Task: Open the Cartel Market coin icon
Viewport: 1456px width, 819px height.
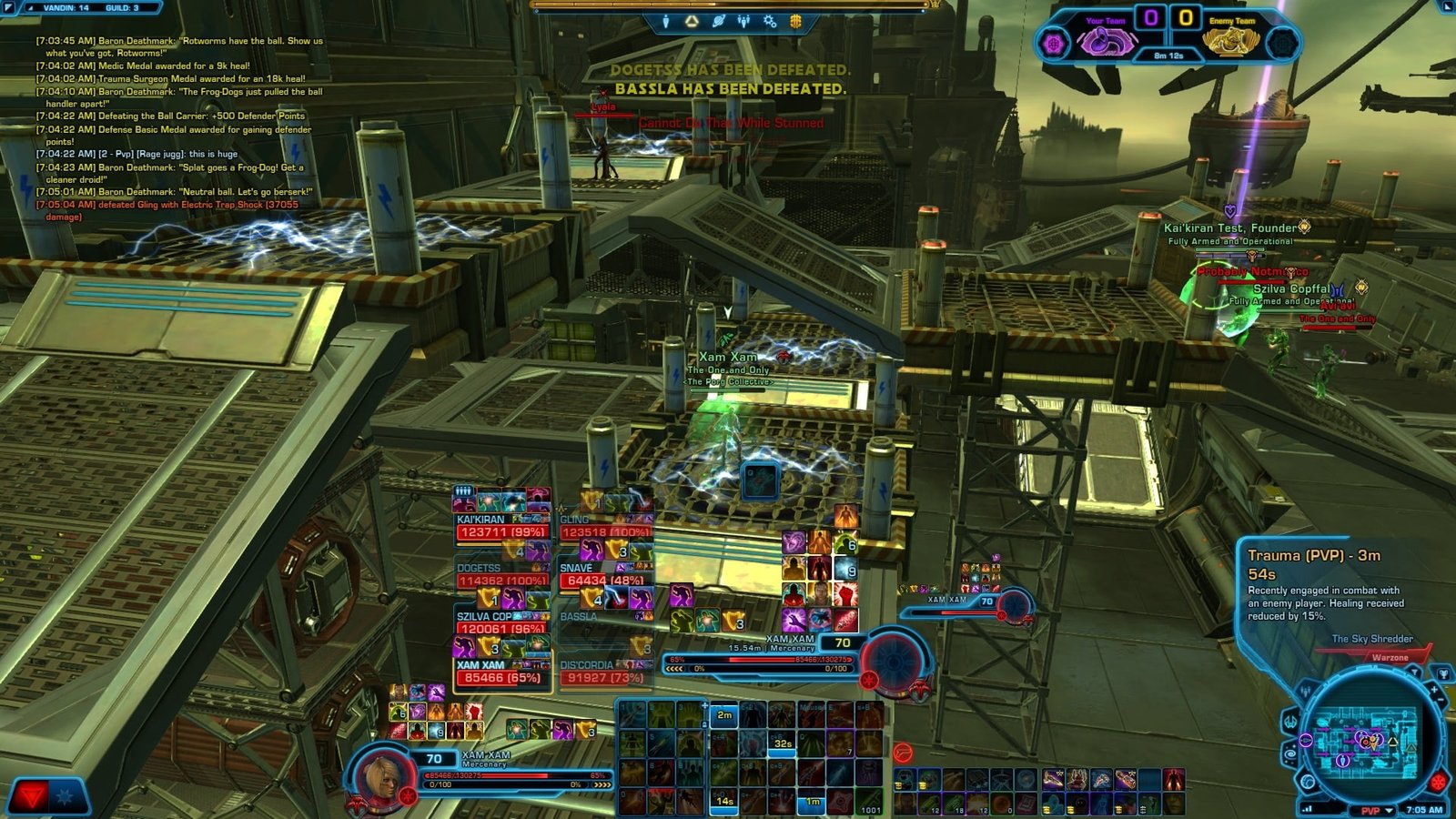Action: (795, 21)
